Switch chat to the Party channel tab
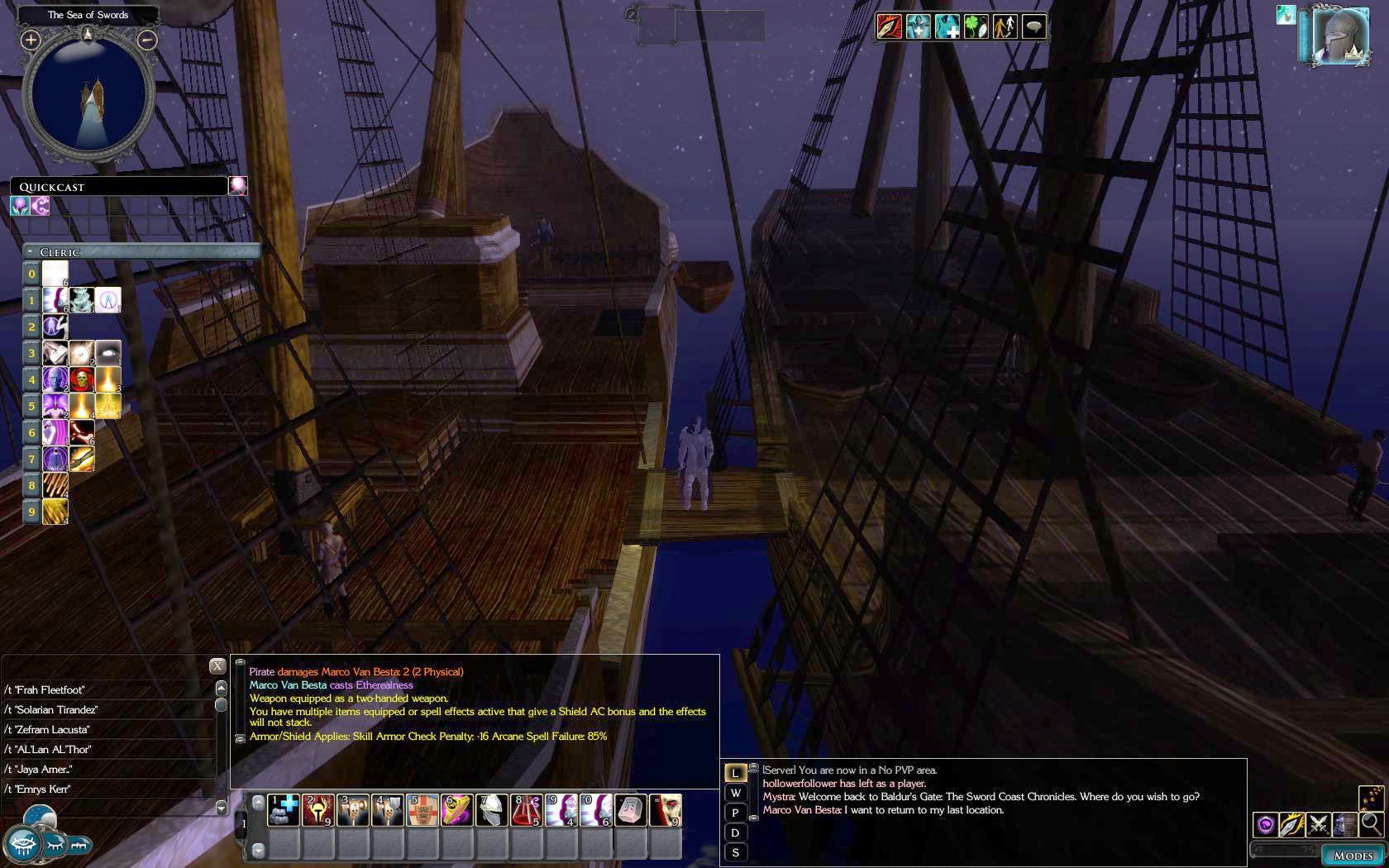This screenshot has width=1389, height=868. [x=735, y=813]
